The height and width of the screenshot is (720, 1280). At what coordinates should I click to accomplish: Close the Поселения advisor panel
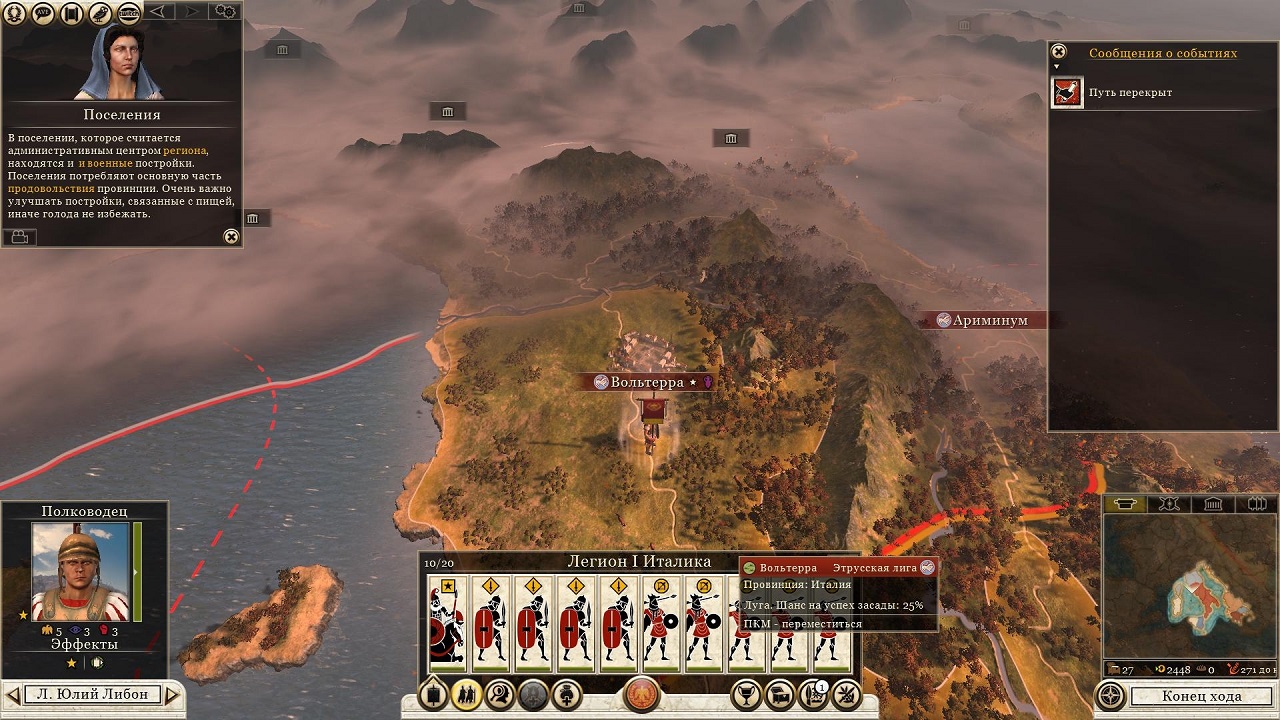(231, 237)
